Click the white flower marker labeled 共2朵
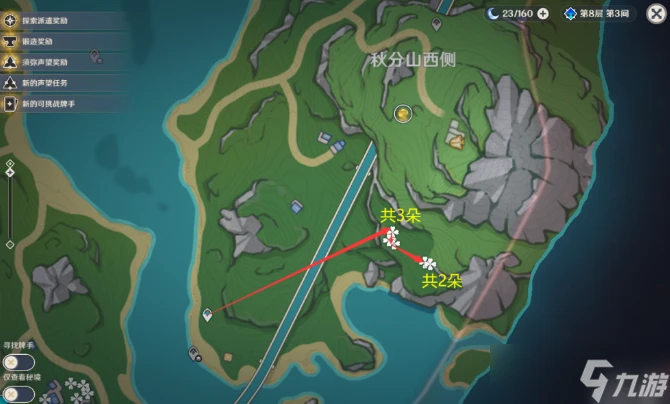The image size is (670, 404). pyautogui.click(x=428, y=263)
